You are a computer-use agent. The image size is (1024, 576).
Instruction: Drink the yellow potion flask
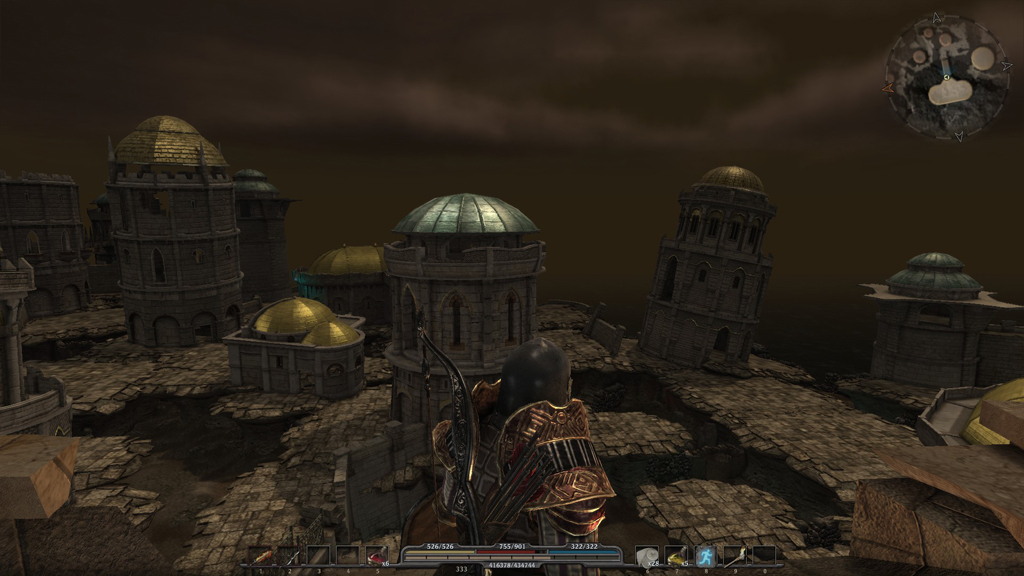point(676,555)
